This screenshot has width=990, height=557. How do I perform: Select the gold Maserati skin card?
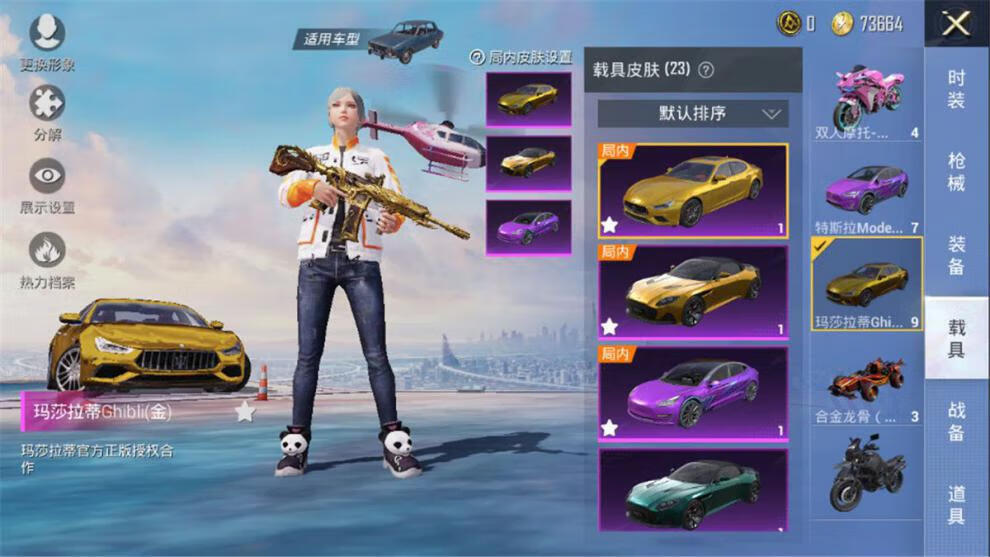coord(692,191)
